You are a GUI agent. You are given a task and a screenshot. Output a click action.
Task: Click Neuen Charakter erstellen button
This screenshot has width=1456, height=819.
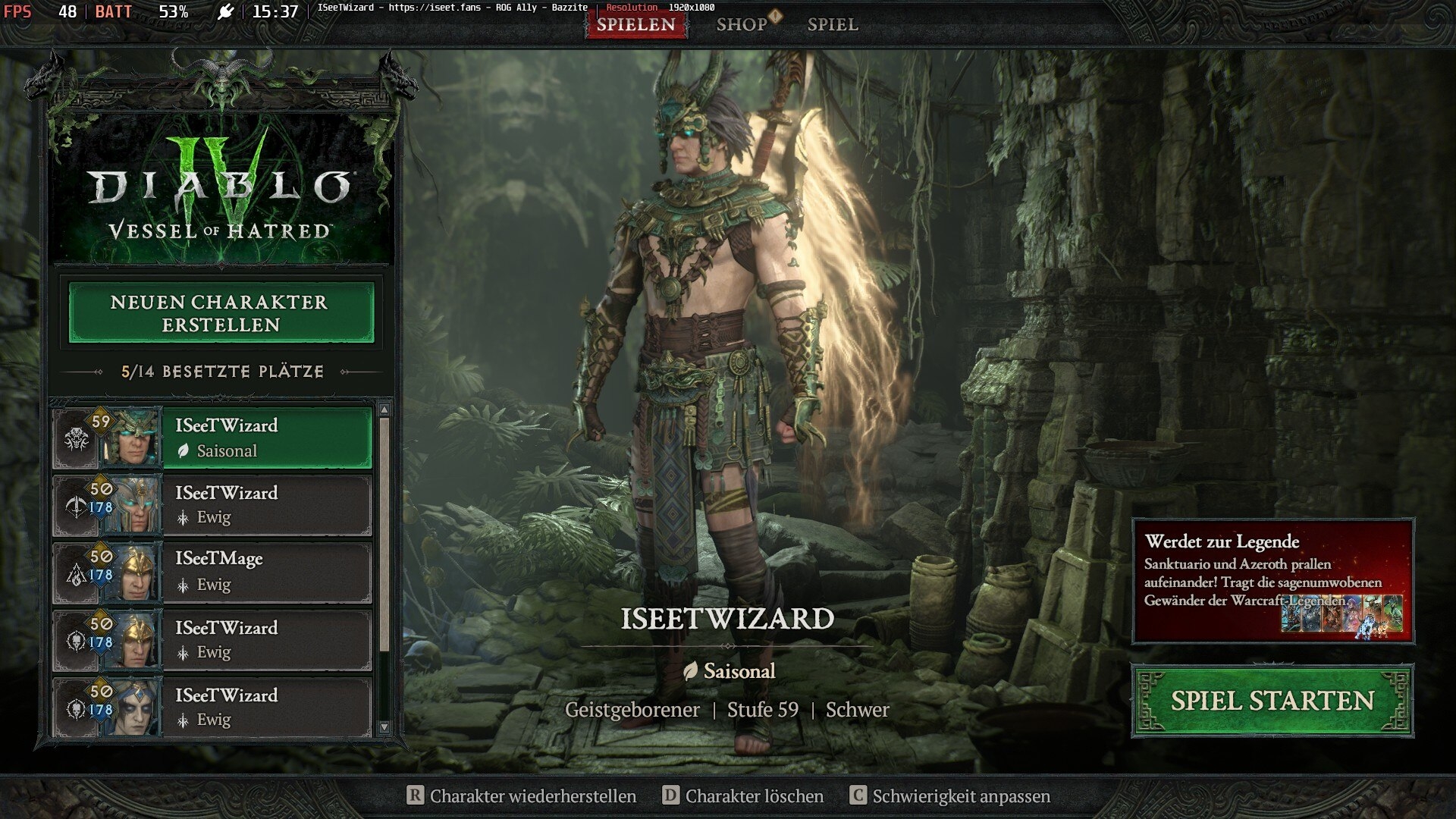point(221,313)
